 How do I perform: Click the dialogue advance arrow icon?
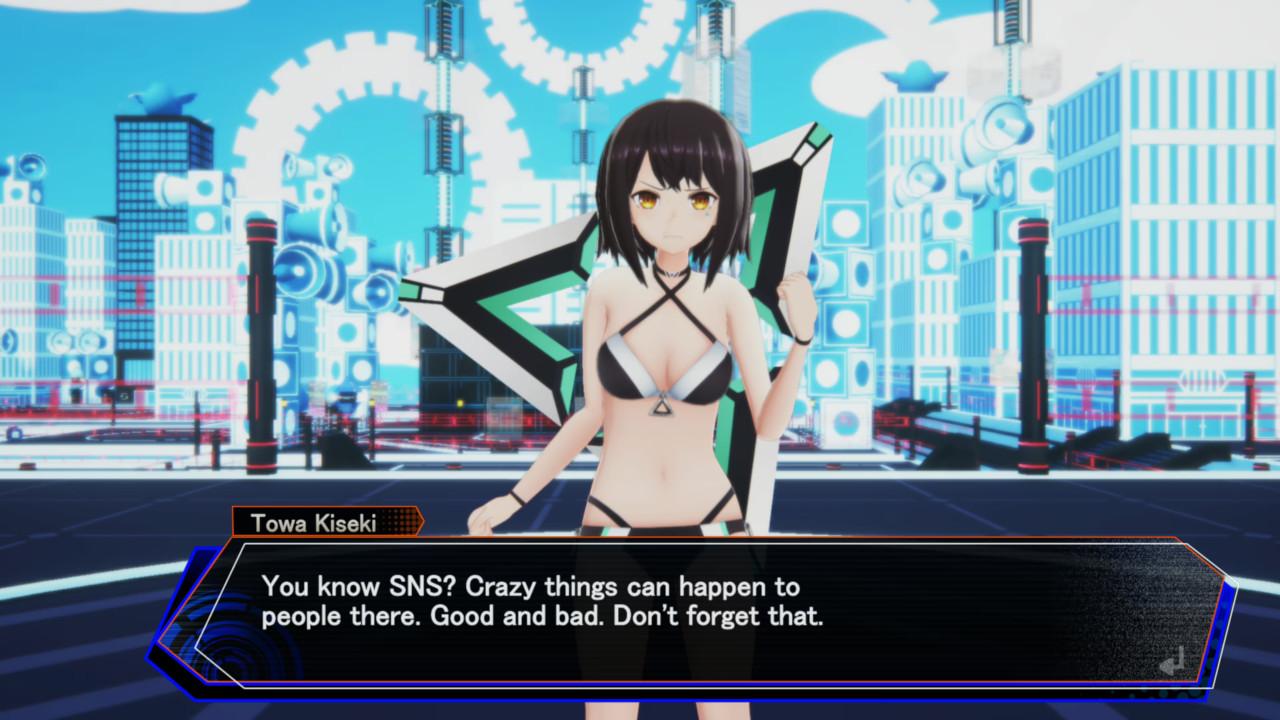pos(1172,660)
